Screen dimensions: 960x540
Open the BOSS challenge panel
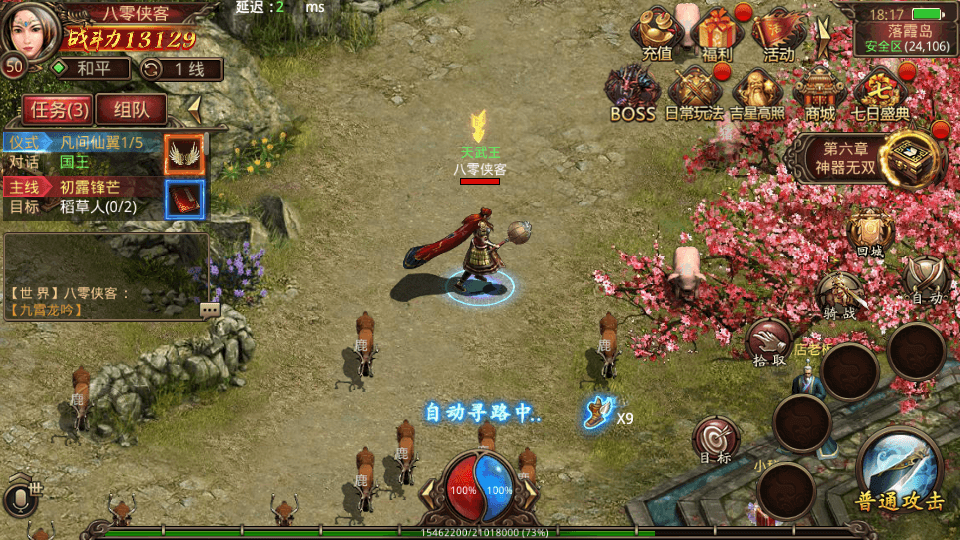click(632, 93)
